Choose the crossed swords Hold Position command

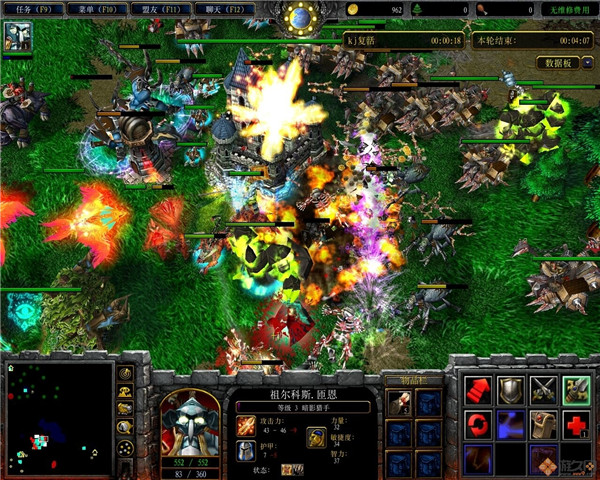click(544, 390)
